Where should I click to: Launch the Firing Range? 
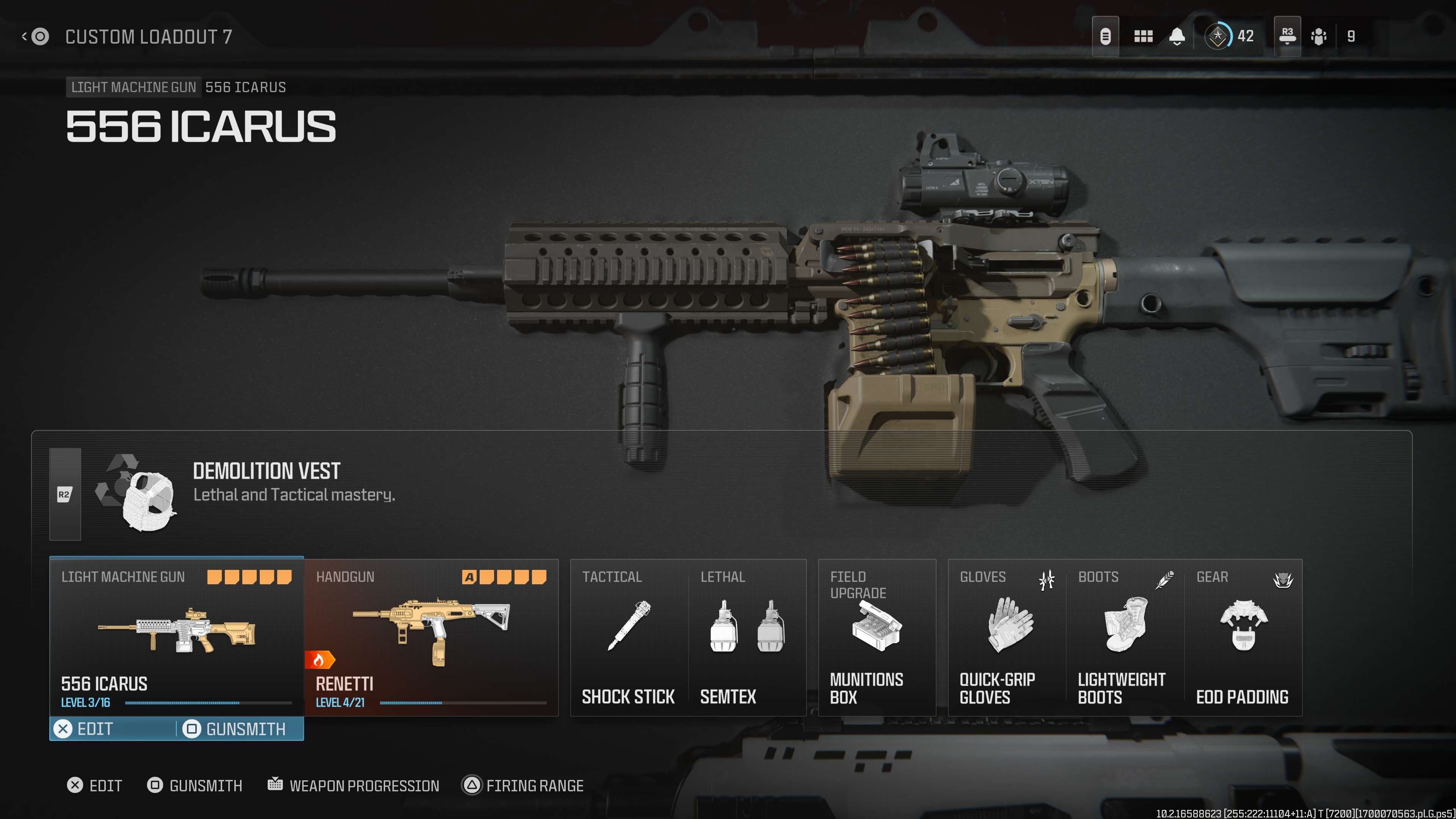click(x=523, y=785)
